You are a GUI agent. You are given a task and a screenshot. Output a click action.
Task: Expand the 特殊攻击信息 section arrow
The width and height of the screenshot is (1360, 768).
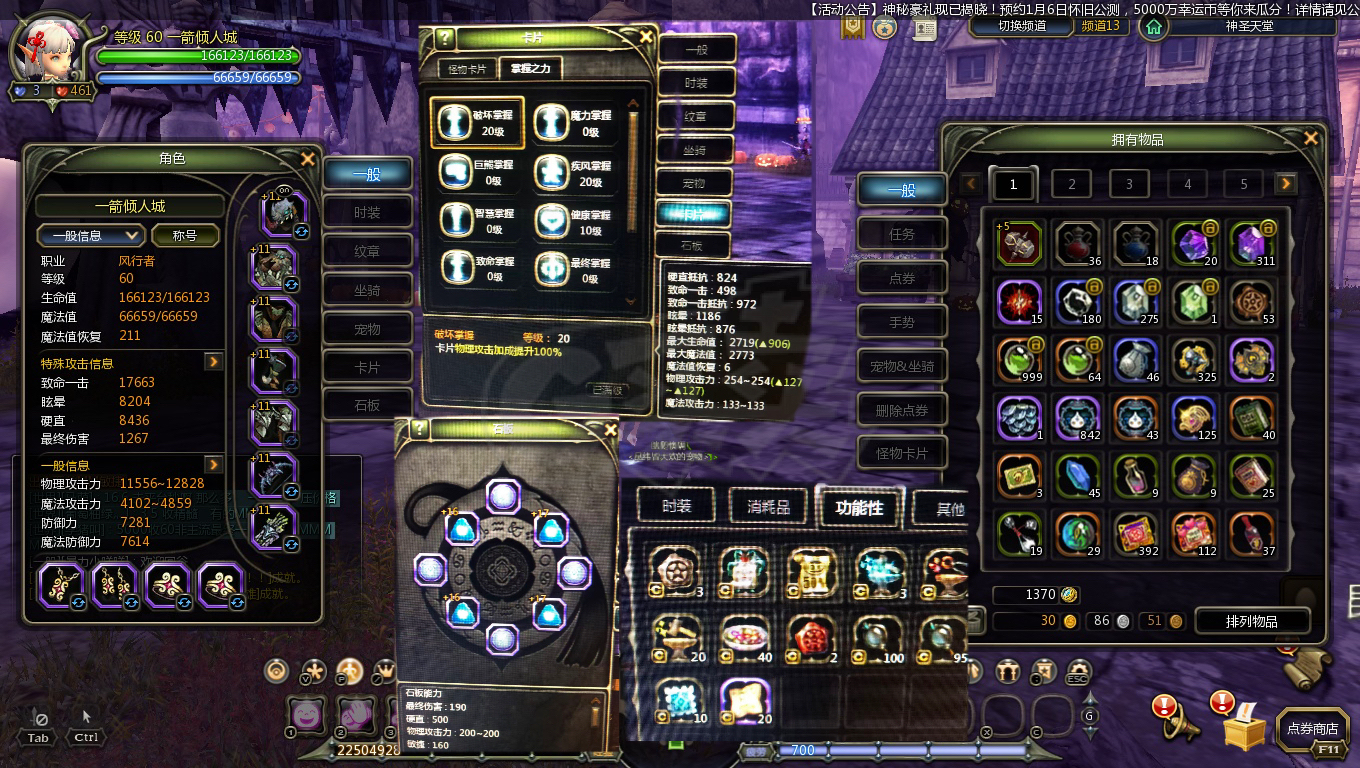213,361
